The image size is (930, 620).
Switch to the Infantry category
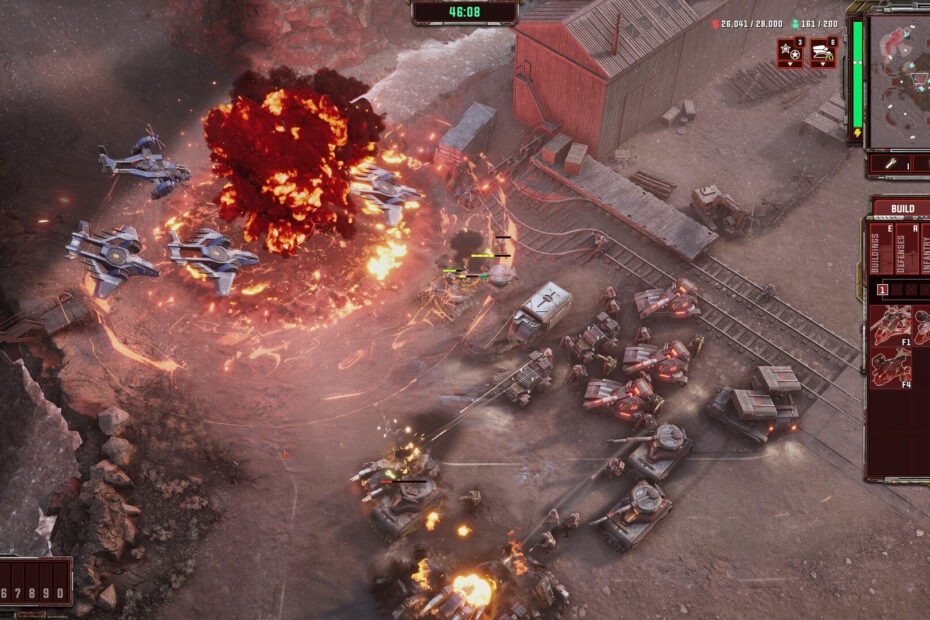pos(924,250)
